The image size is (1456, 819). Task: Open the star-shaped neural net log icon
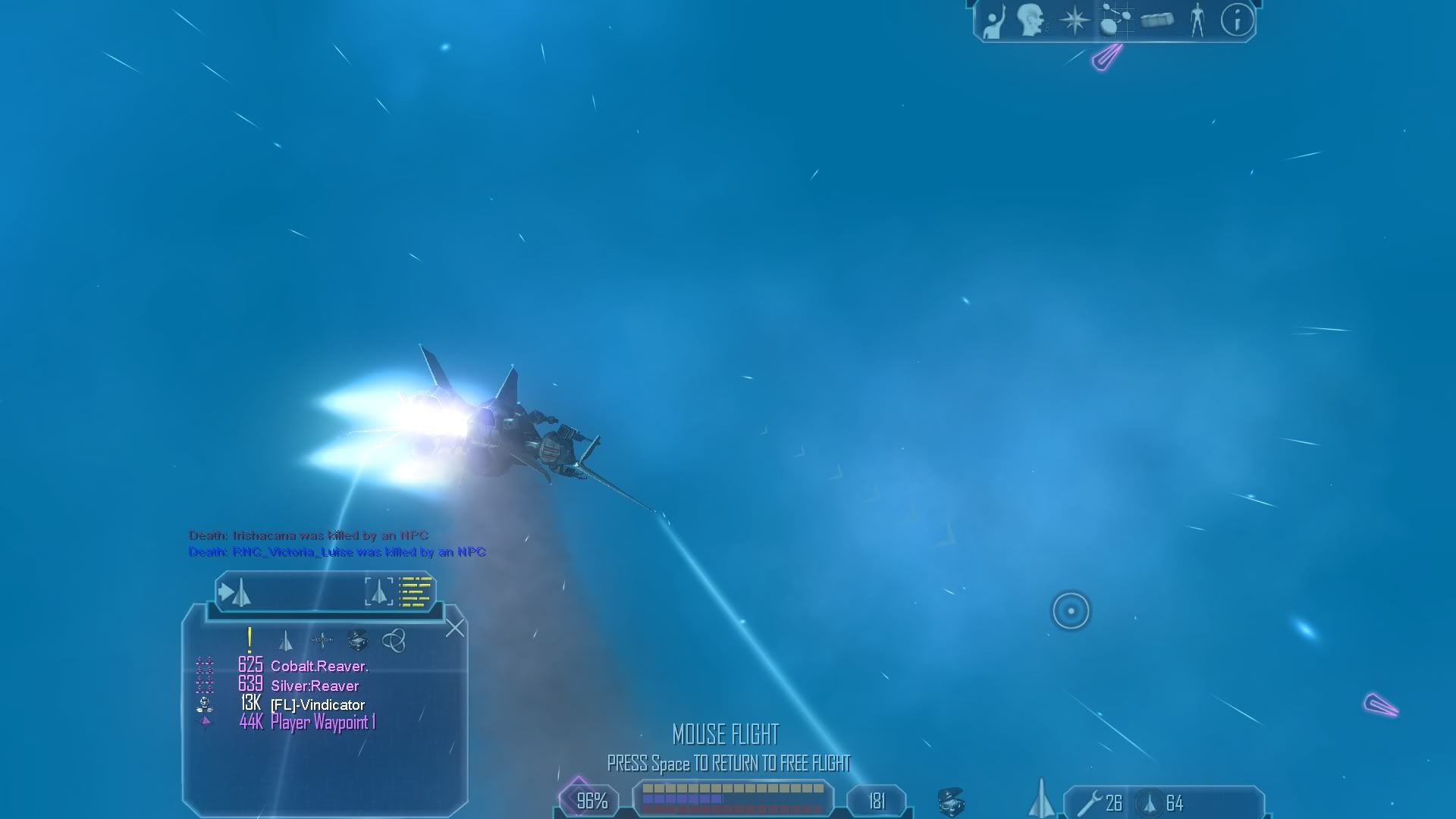(x=1074, y=20)
